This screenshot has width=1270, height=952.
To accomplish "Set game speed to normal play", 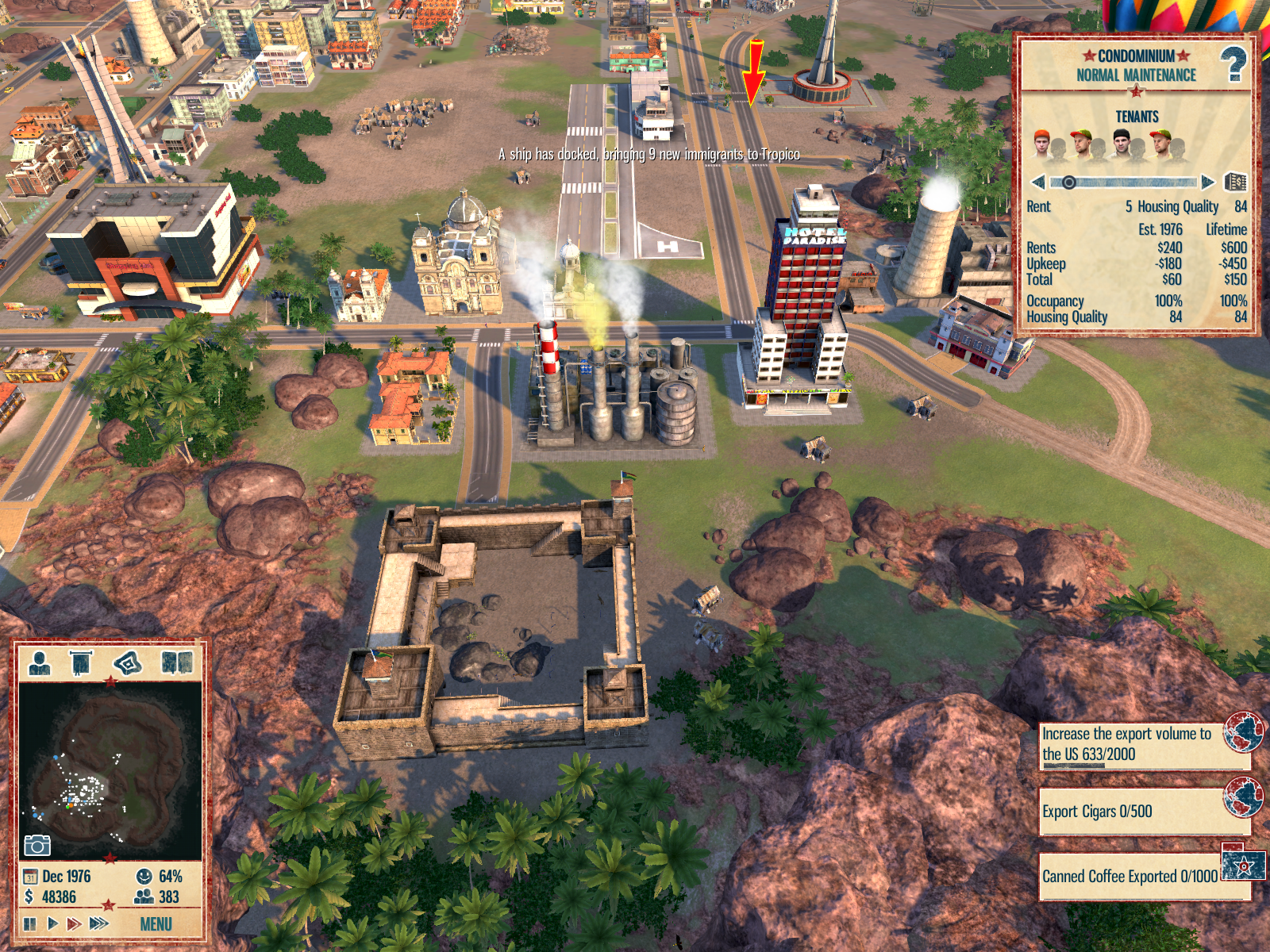I will click(52, 923).
